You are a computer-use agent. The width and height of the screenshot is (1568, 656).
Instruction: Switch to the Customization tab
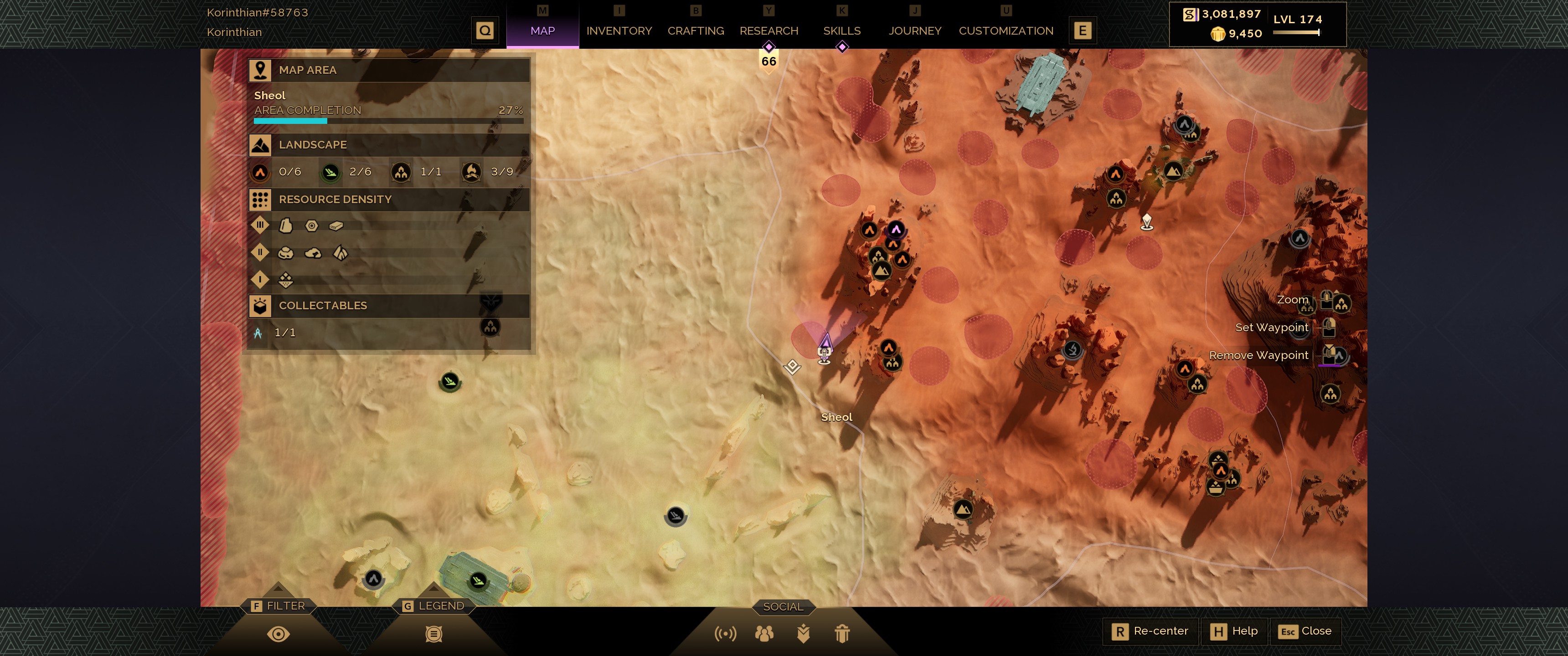coord(1006,31)
